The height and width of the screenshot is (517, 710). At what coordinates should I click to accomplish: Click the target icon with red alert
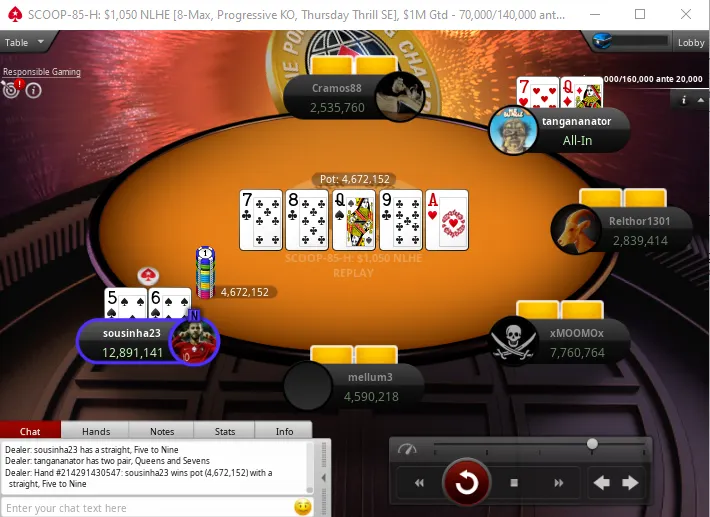point(12,89)
